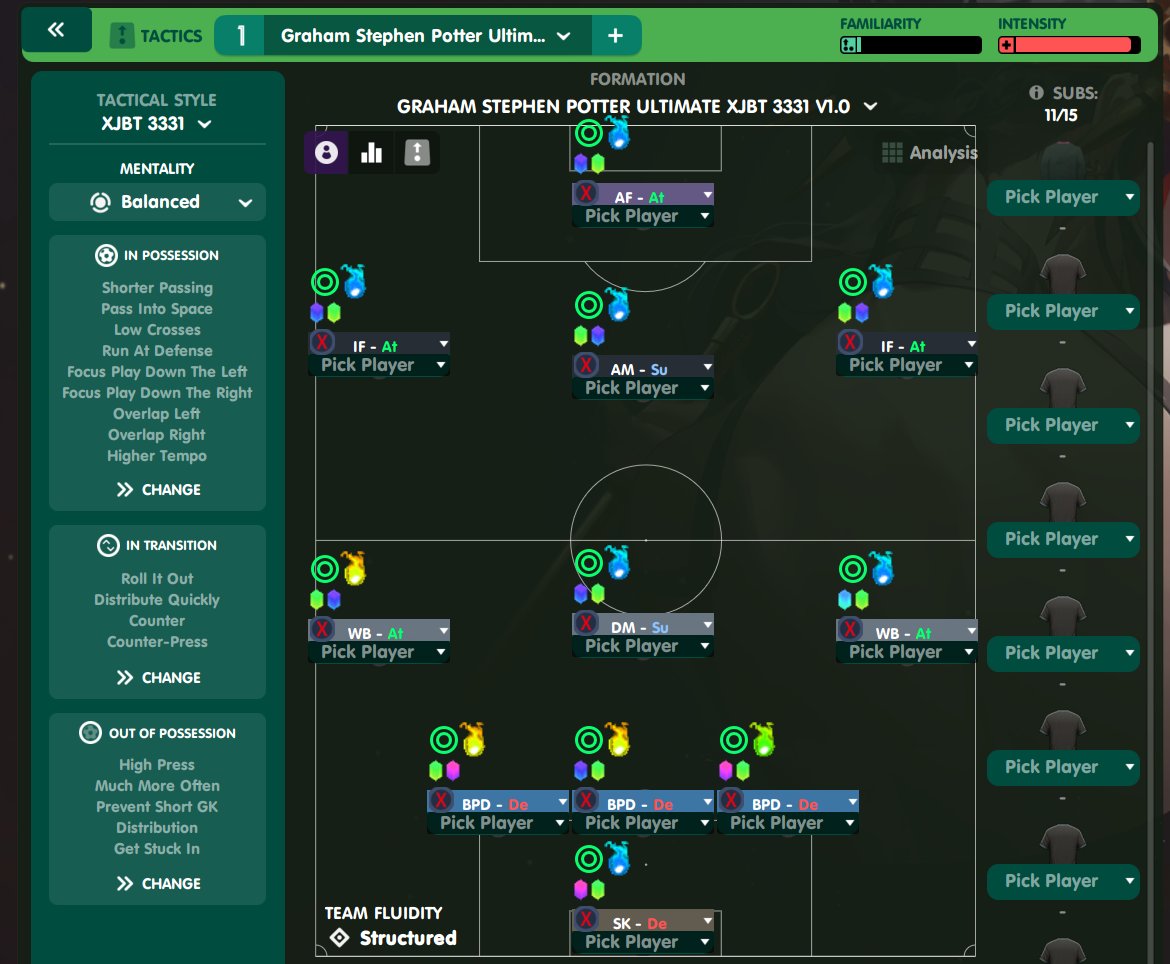Open the tactic name dropdown in top bar

563,36
